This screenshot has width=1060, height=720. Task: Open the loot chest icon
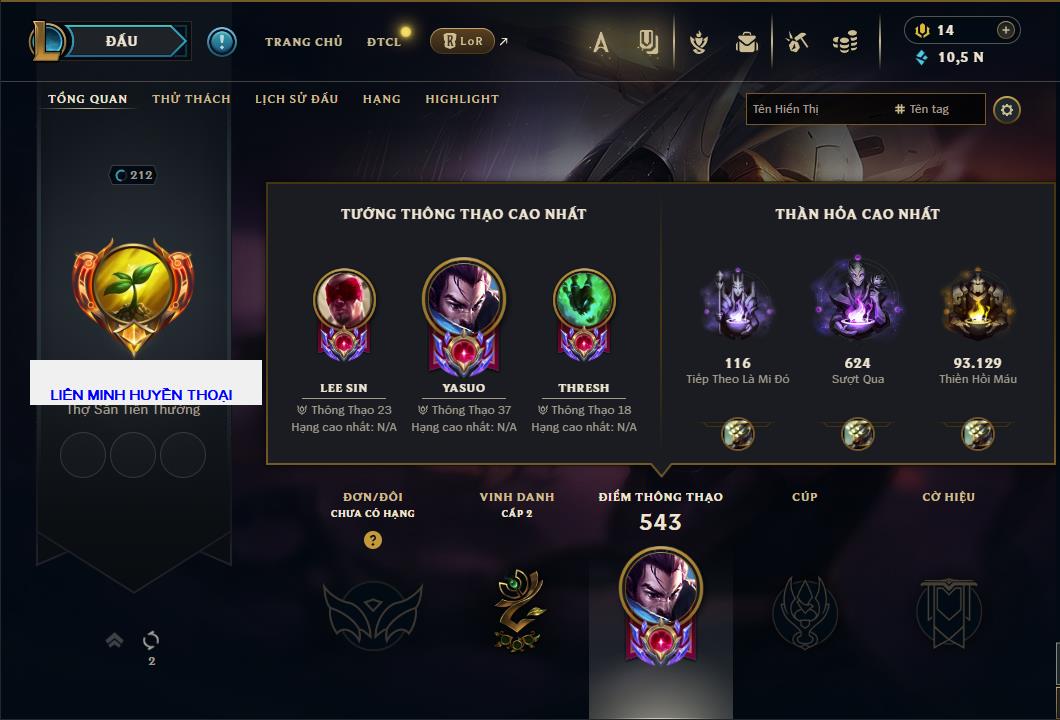(x=746, y=42)
